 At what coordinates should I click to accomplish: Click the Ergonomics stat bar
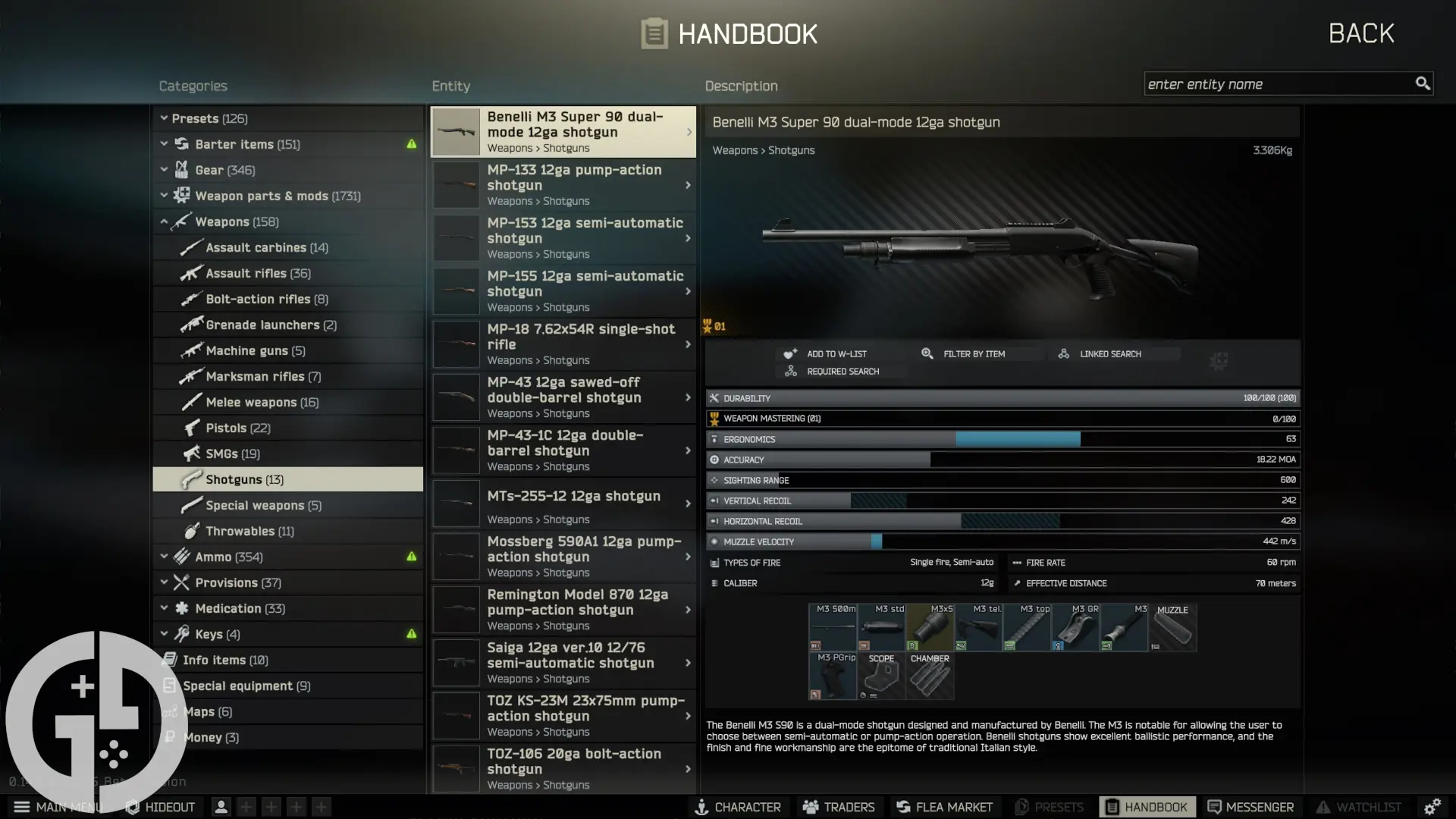click(1003, 438)
